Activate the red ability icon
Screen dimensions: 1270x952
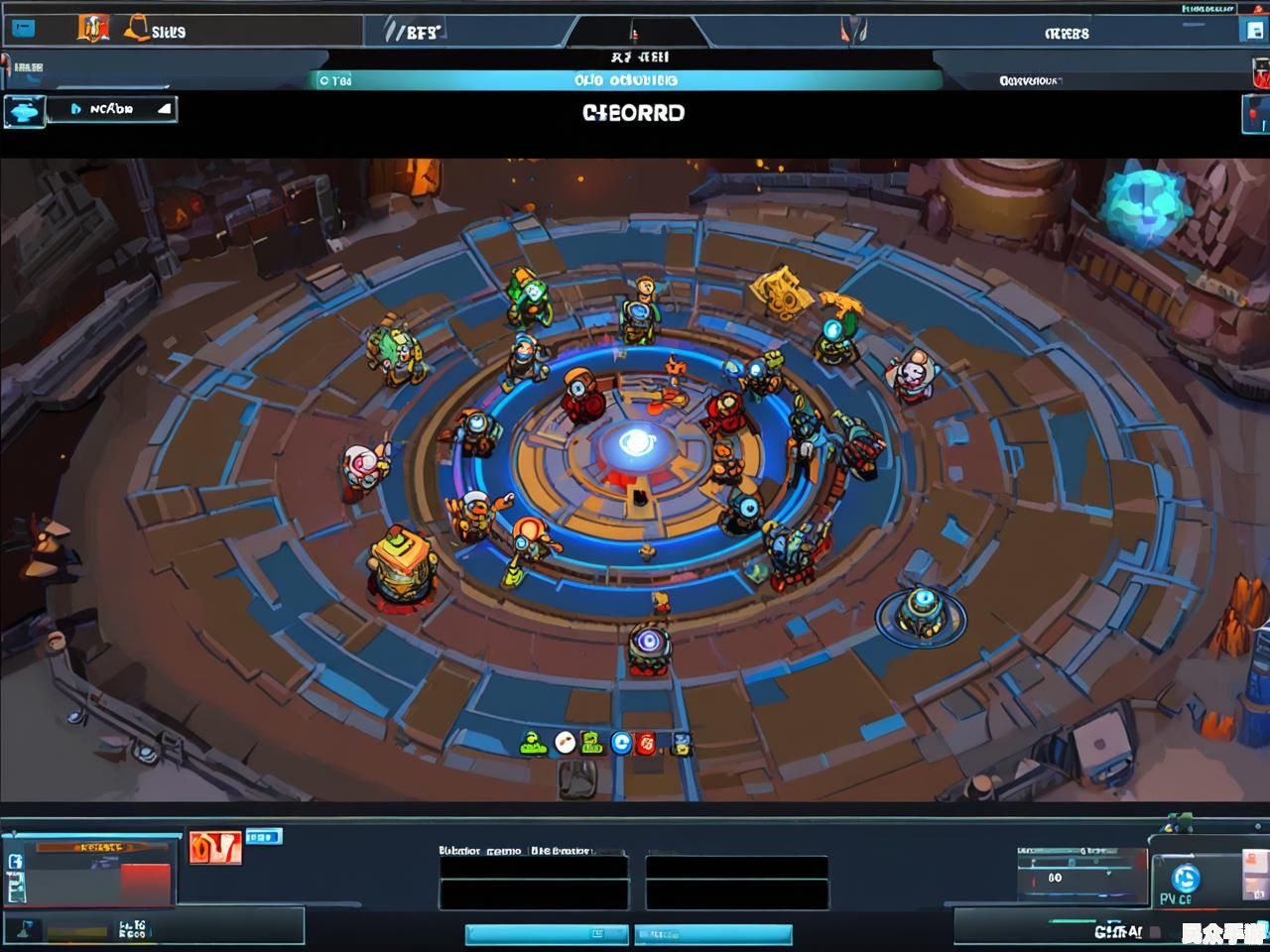click(647, 742)
